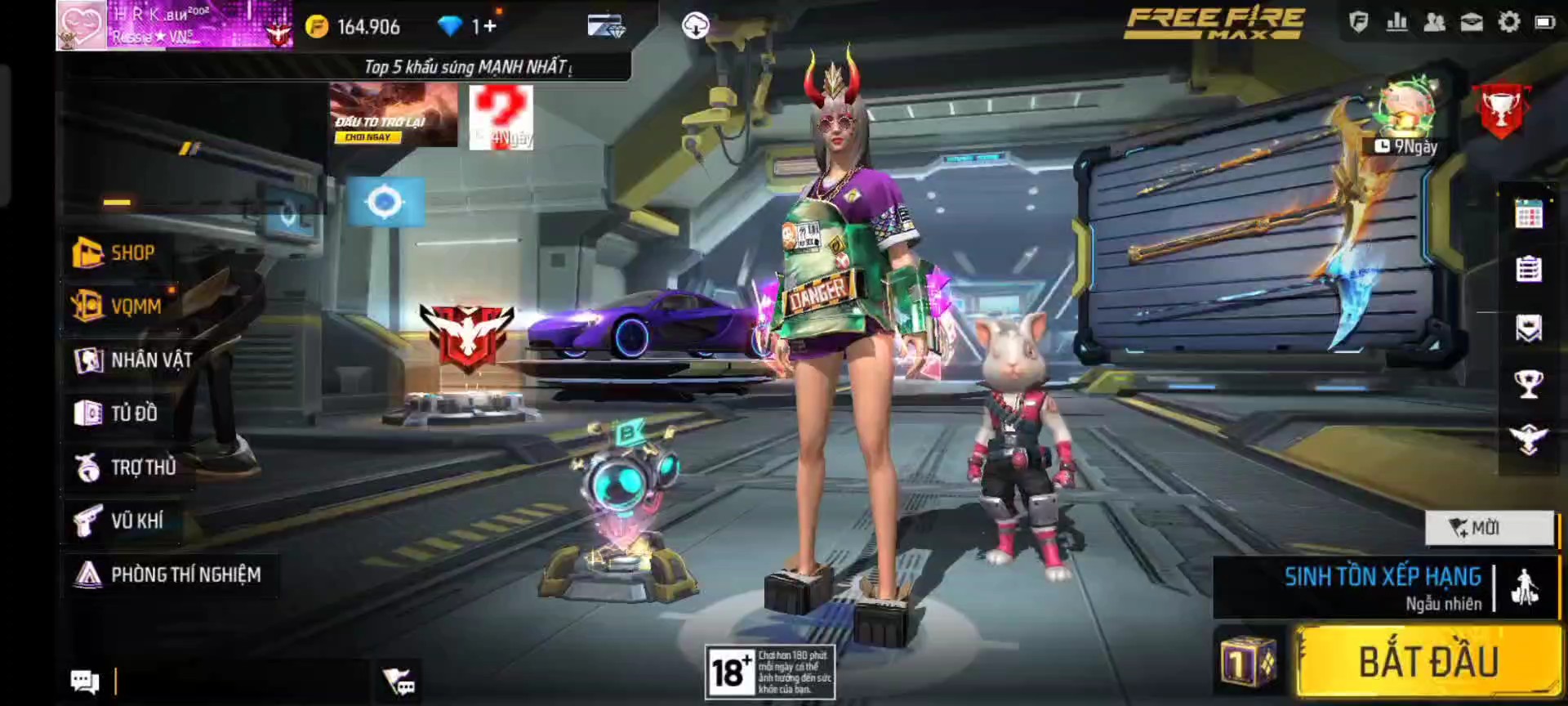Open the player profile banner
The height and width of the screenshot is (706, 1568).
coord(173,25)
